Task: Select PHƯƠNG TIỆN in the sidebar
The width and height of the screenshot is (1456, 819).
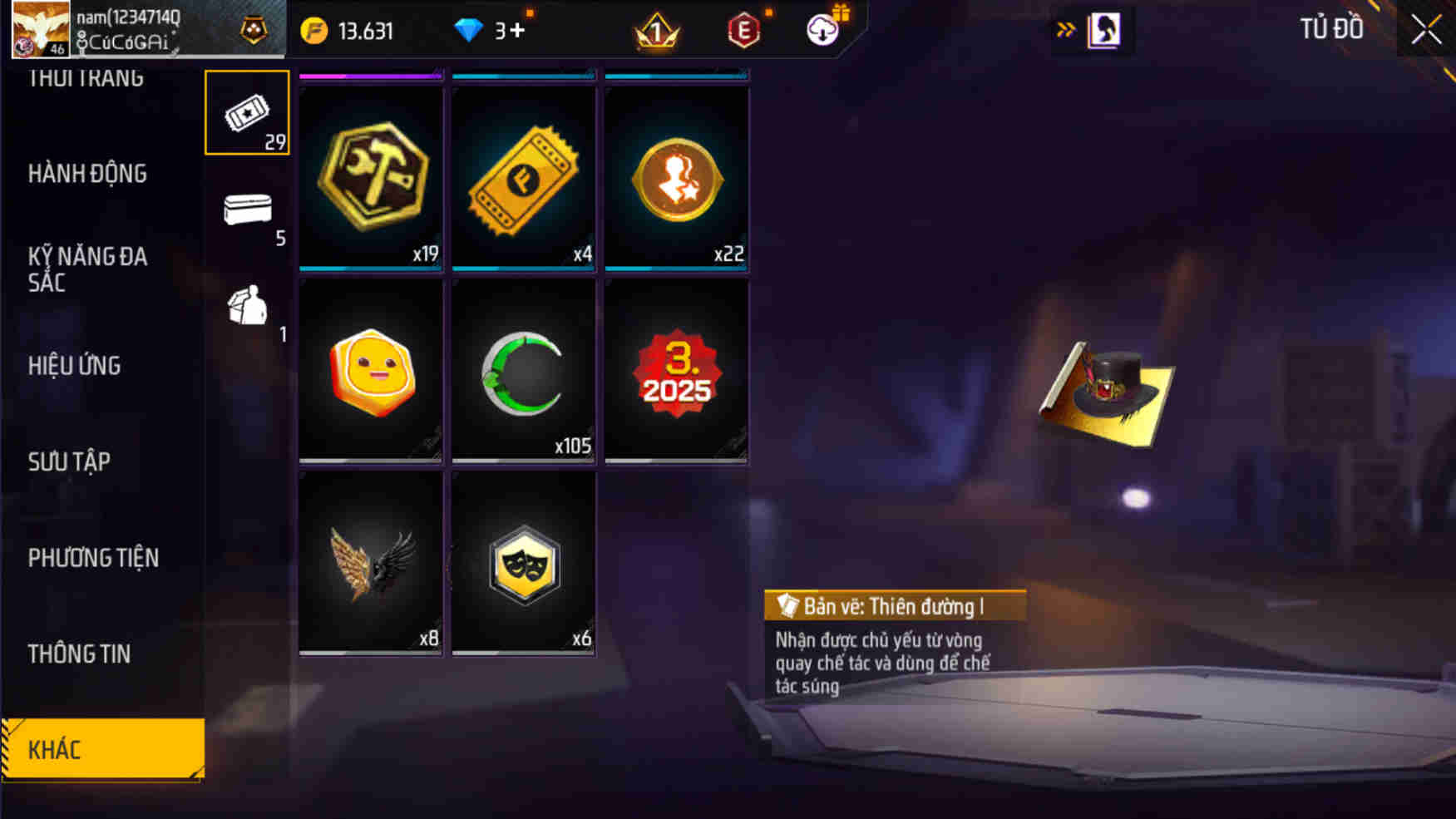Action: point(94,558)
